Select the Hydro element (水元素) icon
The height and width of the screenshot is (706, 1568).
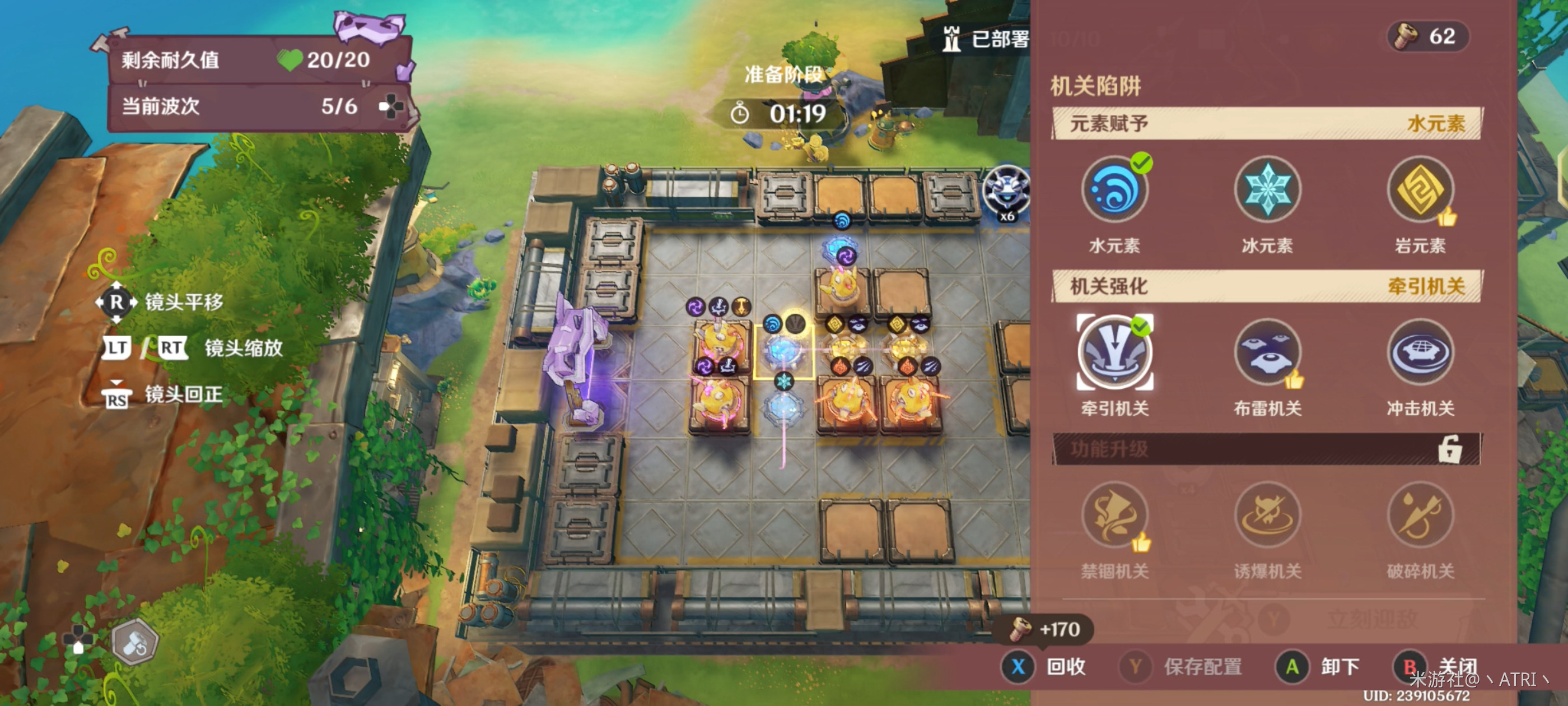pos(1114,190)
